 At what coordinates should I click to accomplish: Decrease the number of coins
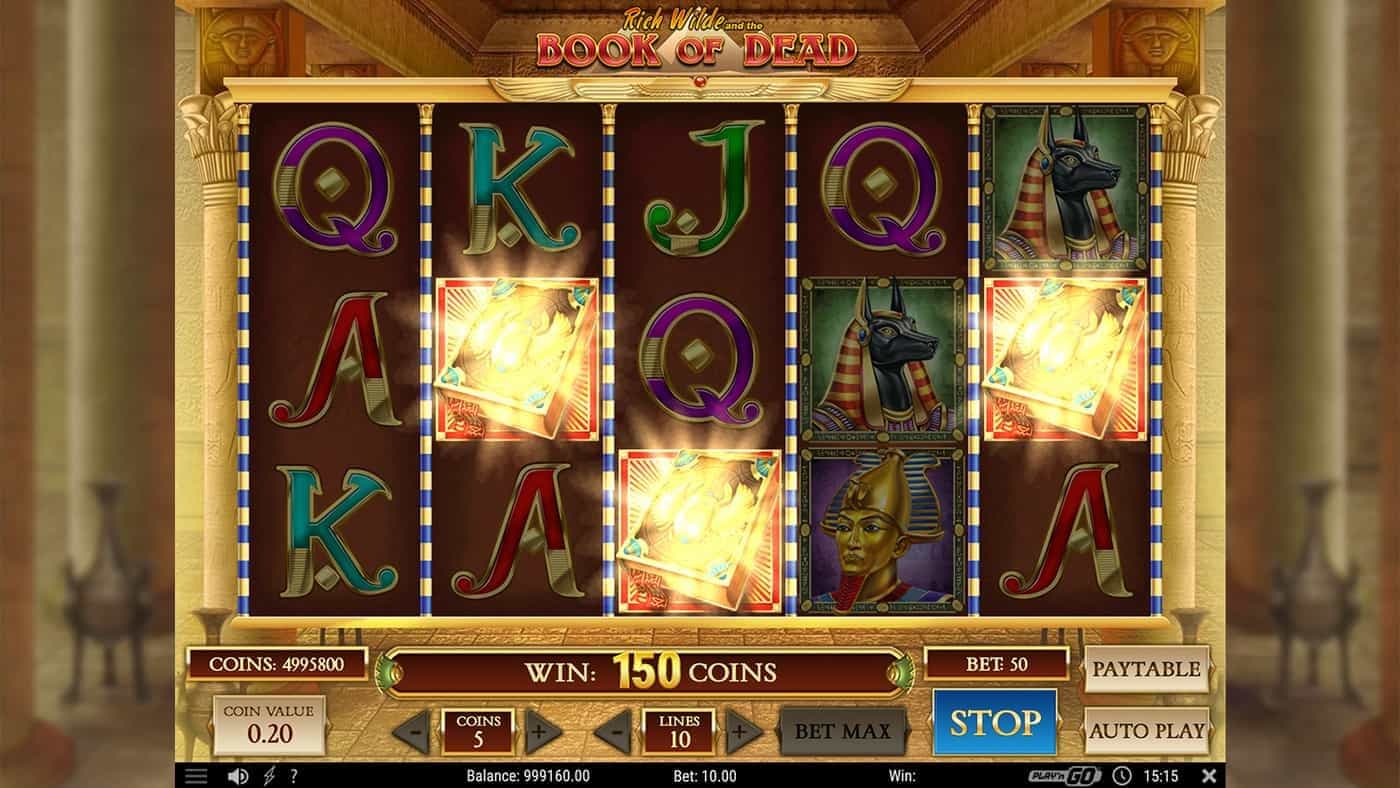[412, 732]
